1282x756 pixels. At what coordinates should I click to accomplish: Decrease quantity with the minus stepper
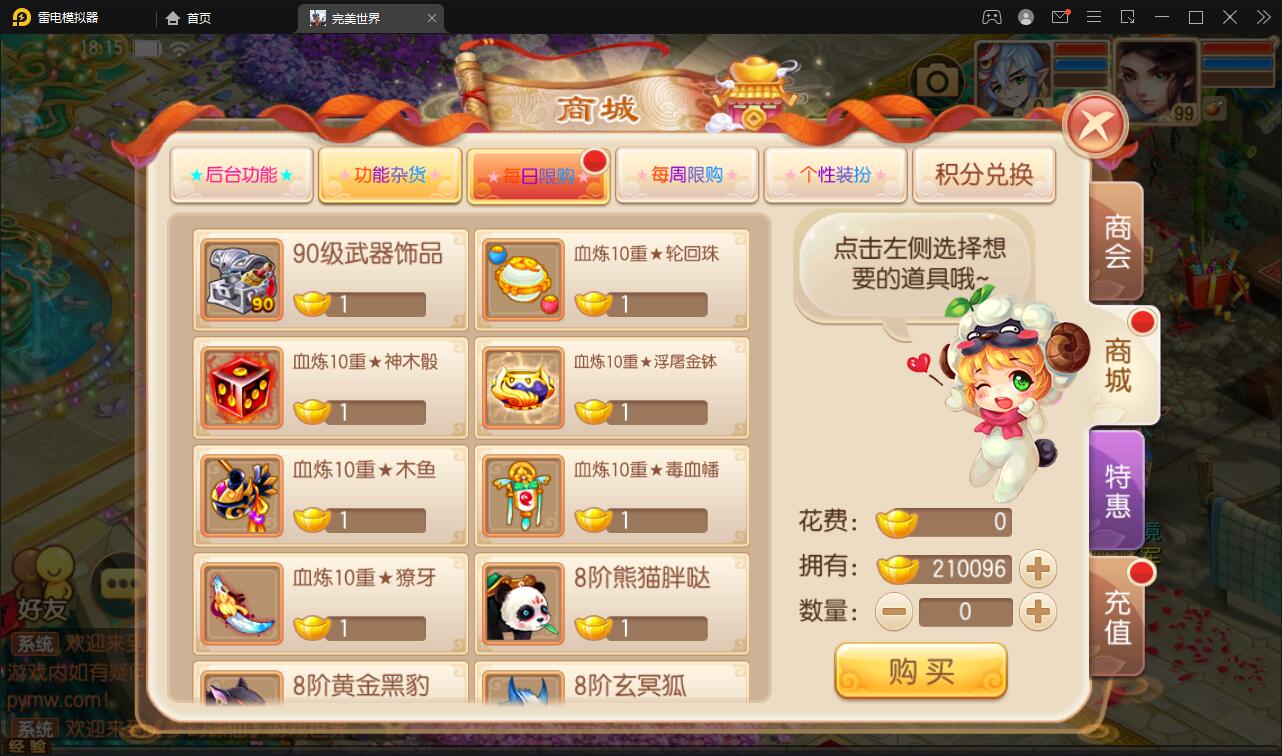click(893, 611)
